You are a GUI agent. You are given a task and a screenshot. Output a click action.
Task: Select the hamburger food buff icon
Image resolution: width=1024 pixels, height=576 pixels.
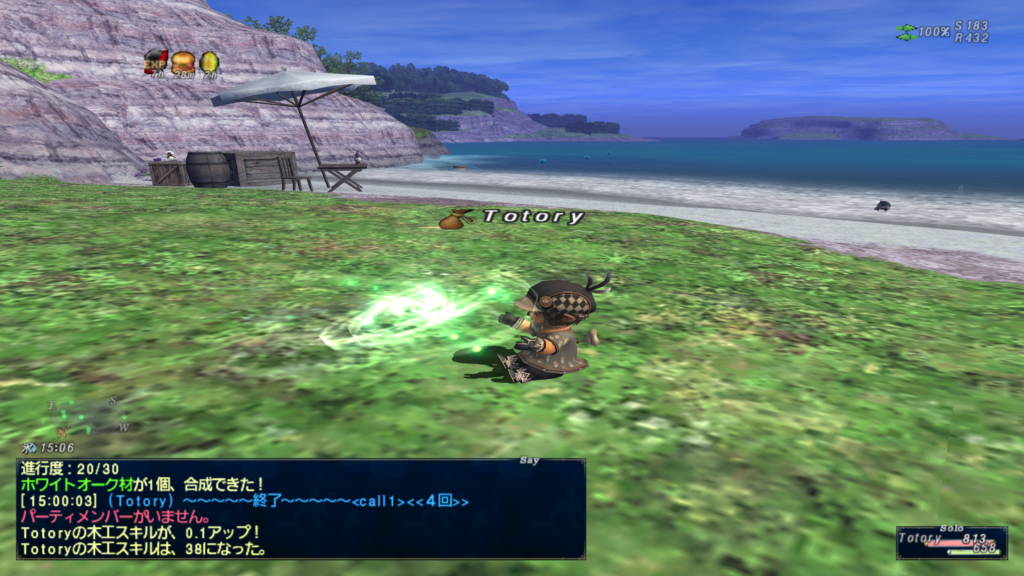coord(182,62)
